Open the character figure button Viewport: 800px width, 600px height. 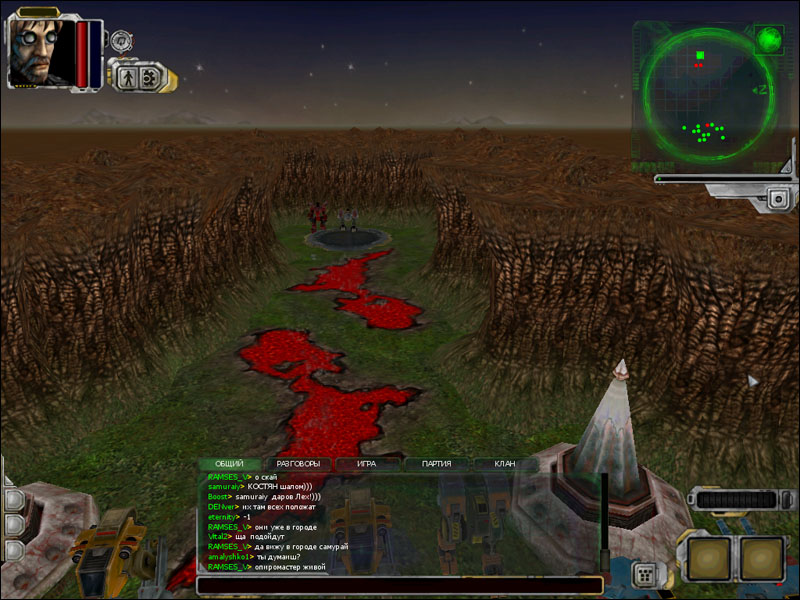(127, 76)
